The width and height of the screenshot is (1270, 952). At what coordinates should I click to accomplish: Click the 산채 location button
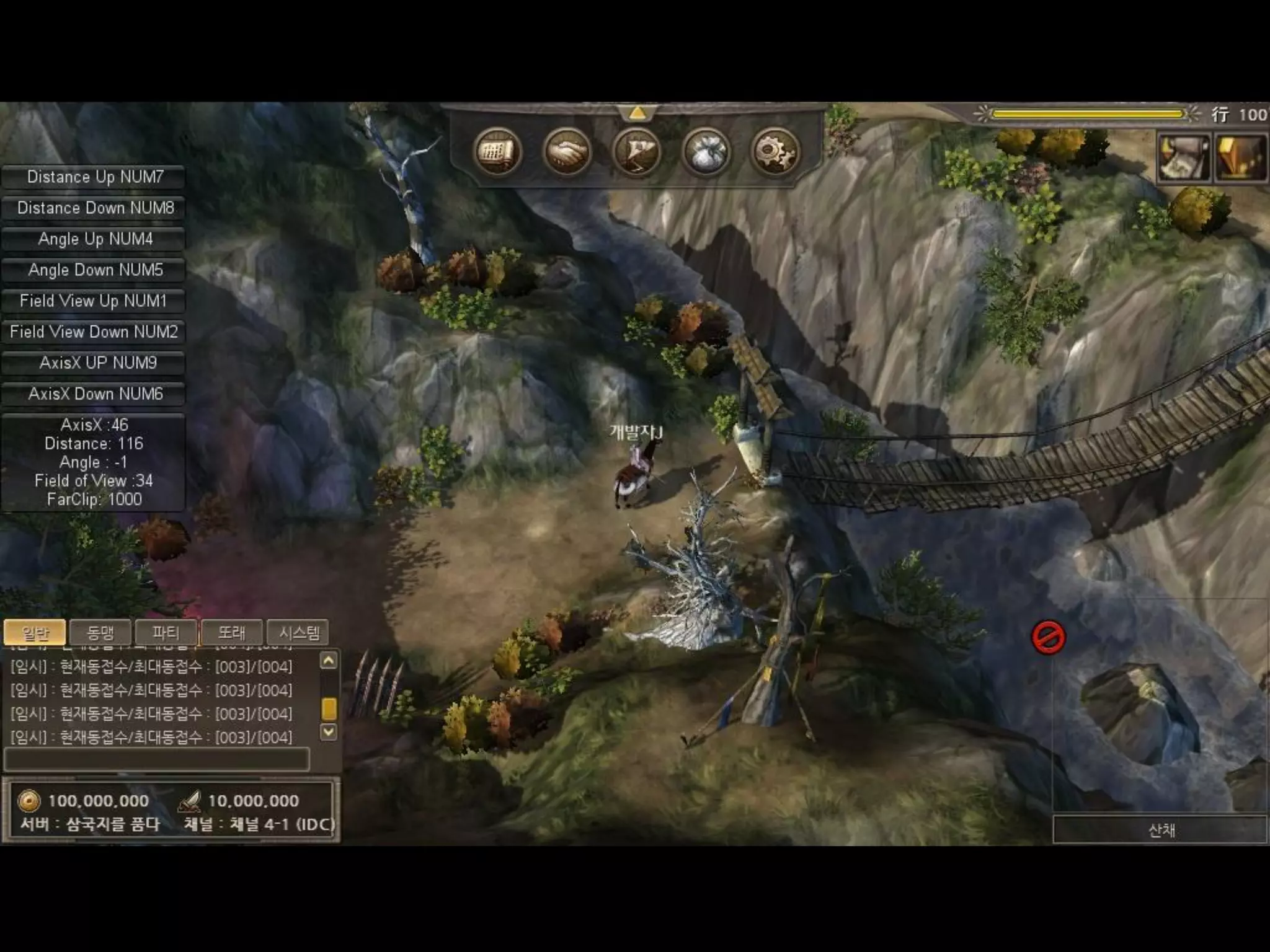click(1160, 830)
